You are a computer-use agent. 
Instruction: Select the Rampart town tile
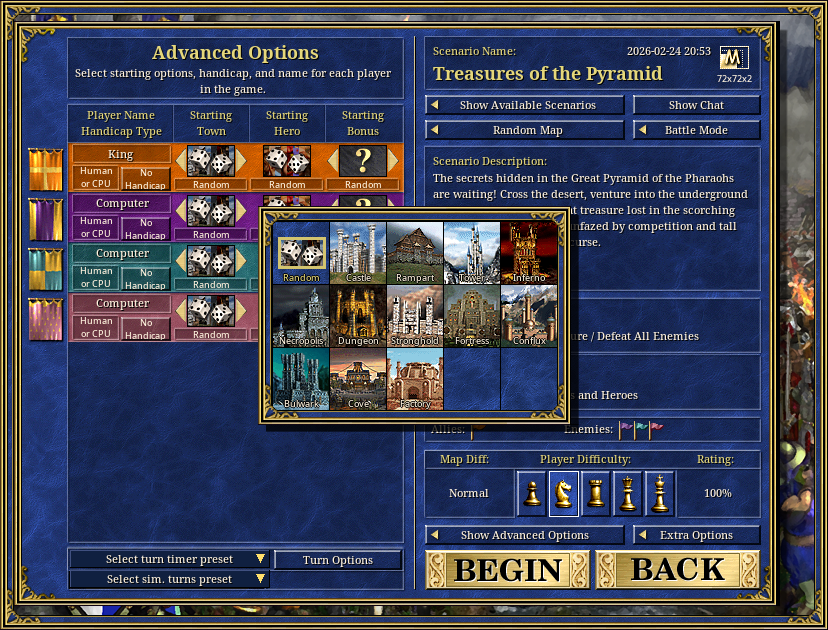tap(415, 253)
